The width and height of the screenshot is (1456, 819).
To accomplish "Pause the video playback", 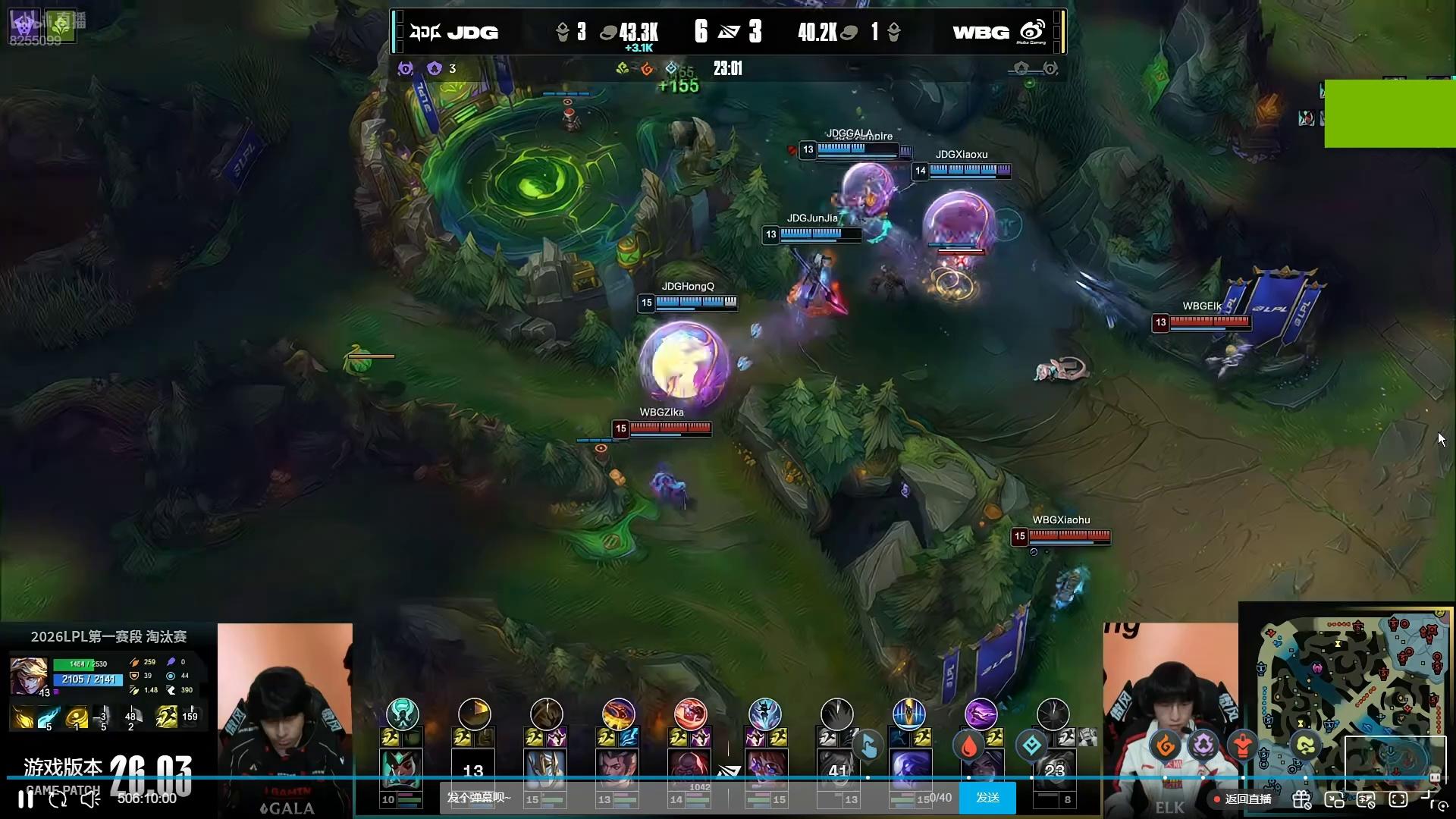I will point(26,799).
